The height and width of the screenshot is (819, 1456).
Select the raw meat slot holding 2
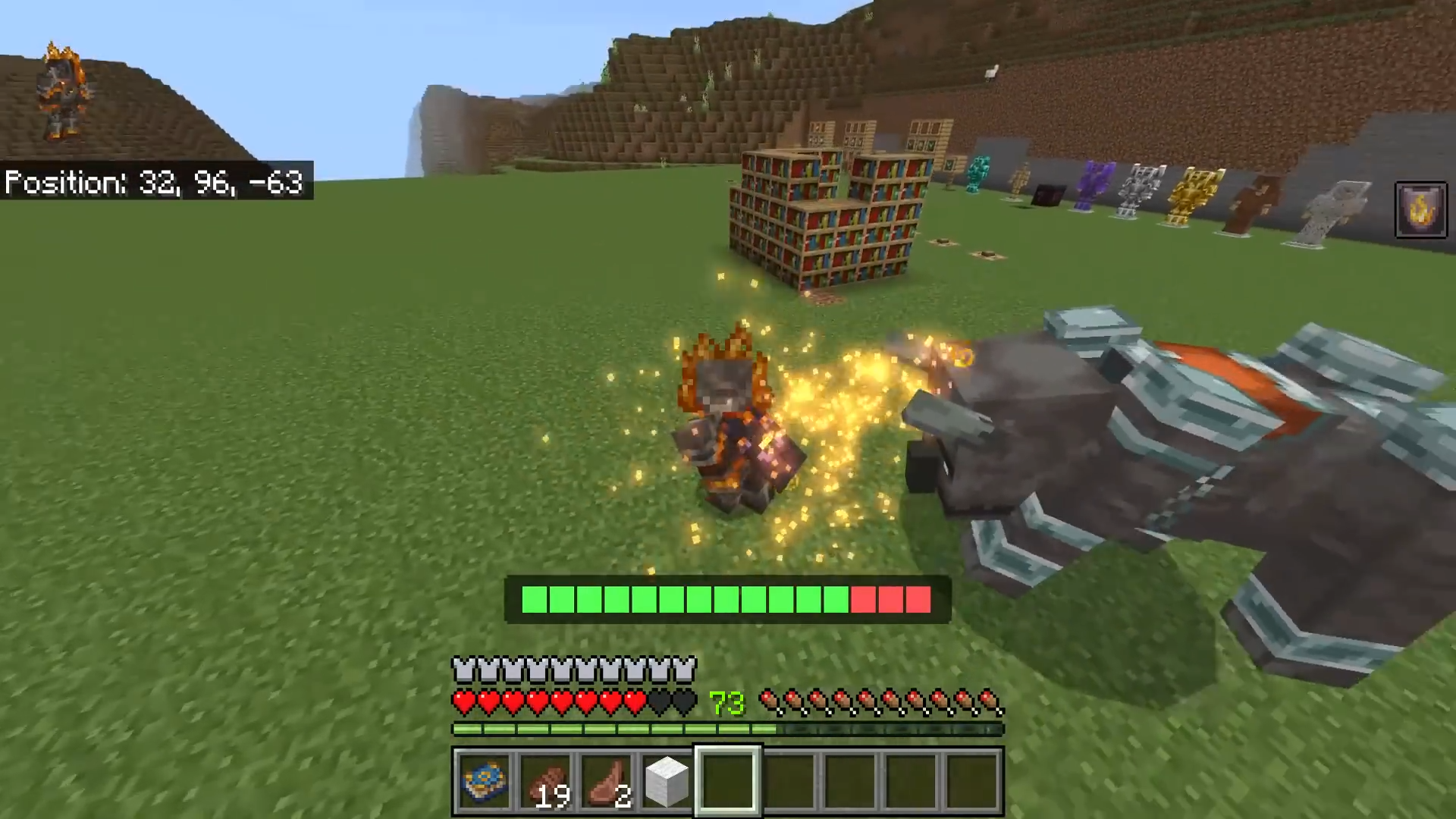607,781
